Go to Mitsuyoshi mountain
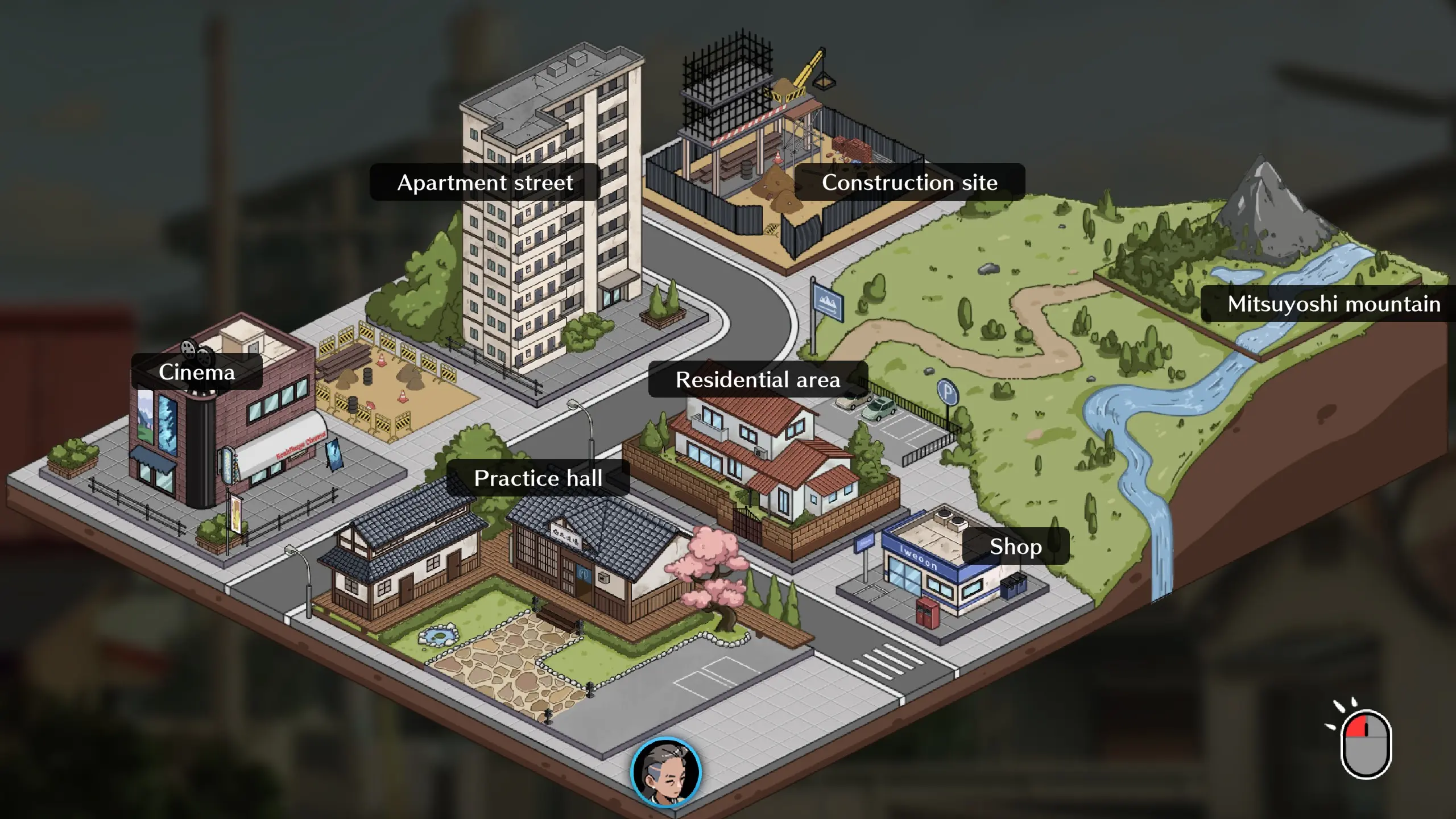Image resolution: width=1456 pixels, height=819 pixels. [x=1333, y=304]
